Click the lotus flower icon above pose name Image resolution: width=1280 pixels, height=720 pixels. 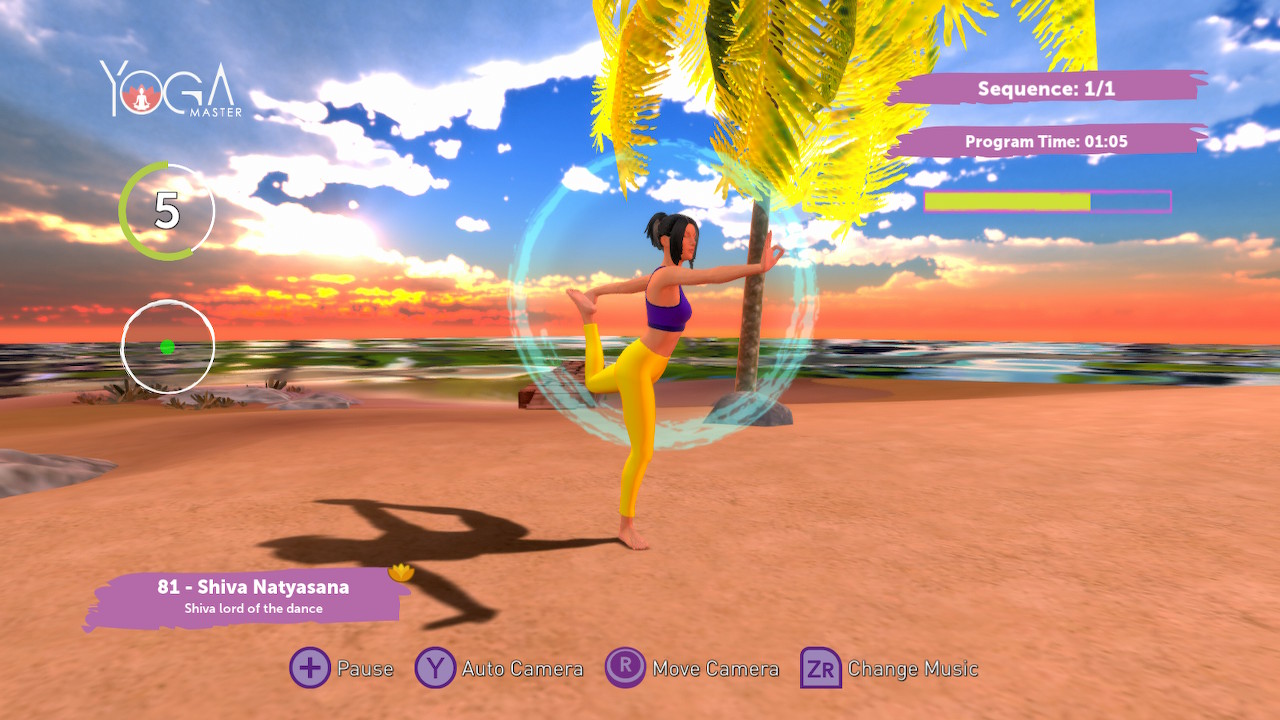(x=399, y=572)
